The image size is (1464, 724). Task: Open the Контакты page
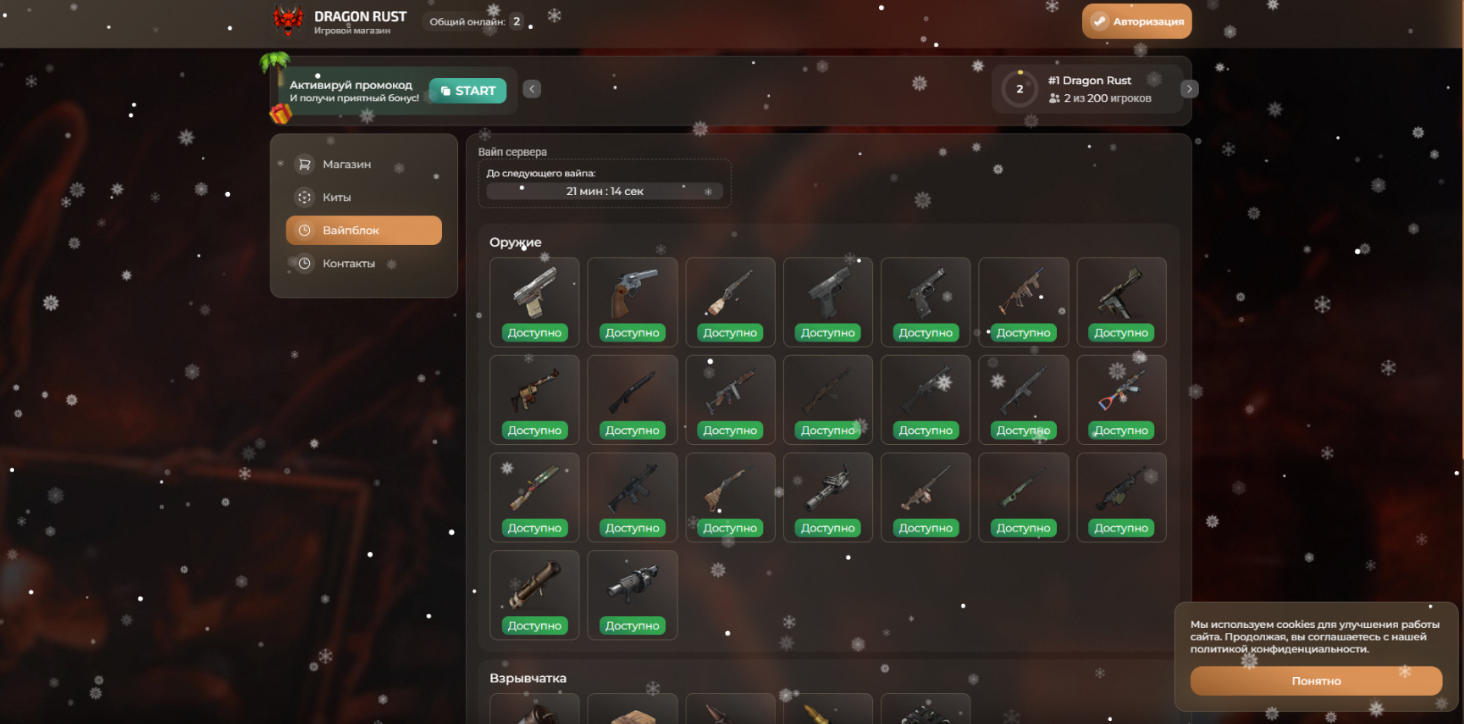pyautogui.click(x=348, y=264)
